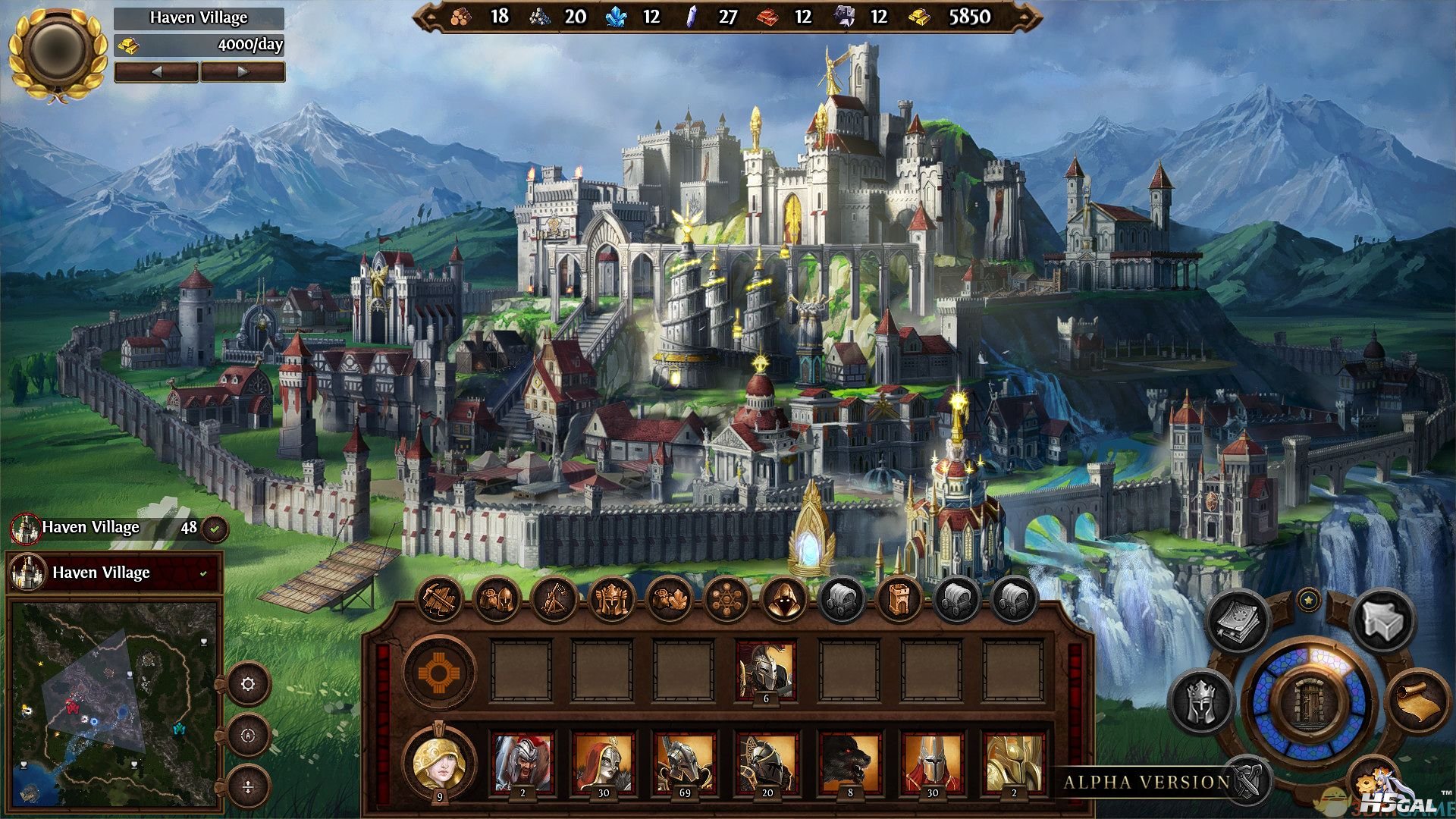Viewport: 1456px width, 819px height.
Task: Open the hooded figure thieves guild
Action: pos(783,600)
